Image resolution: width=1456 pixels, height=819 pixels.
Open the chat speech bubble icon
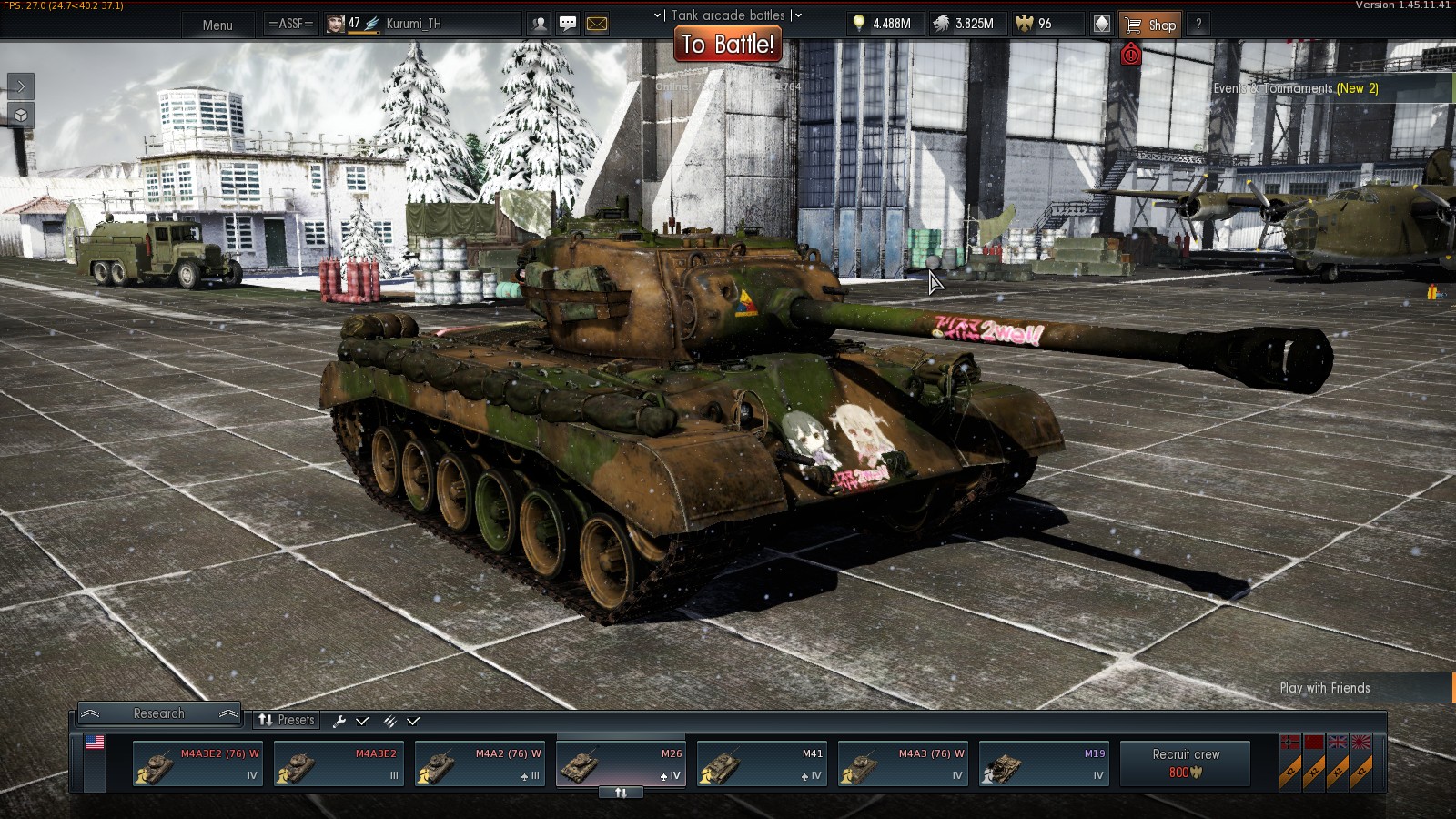click(568, 24)
